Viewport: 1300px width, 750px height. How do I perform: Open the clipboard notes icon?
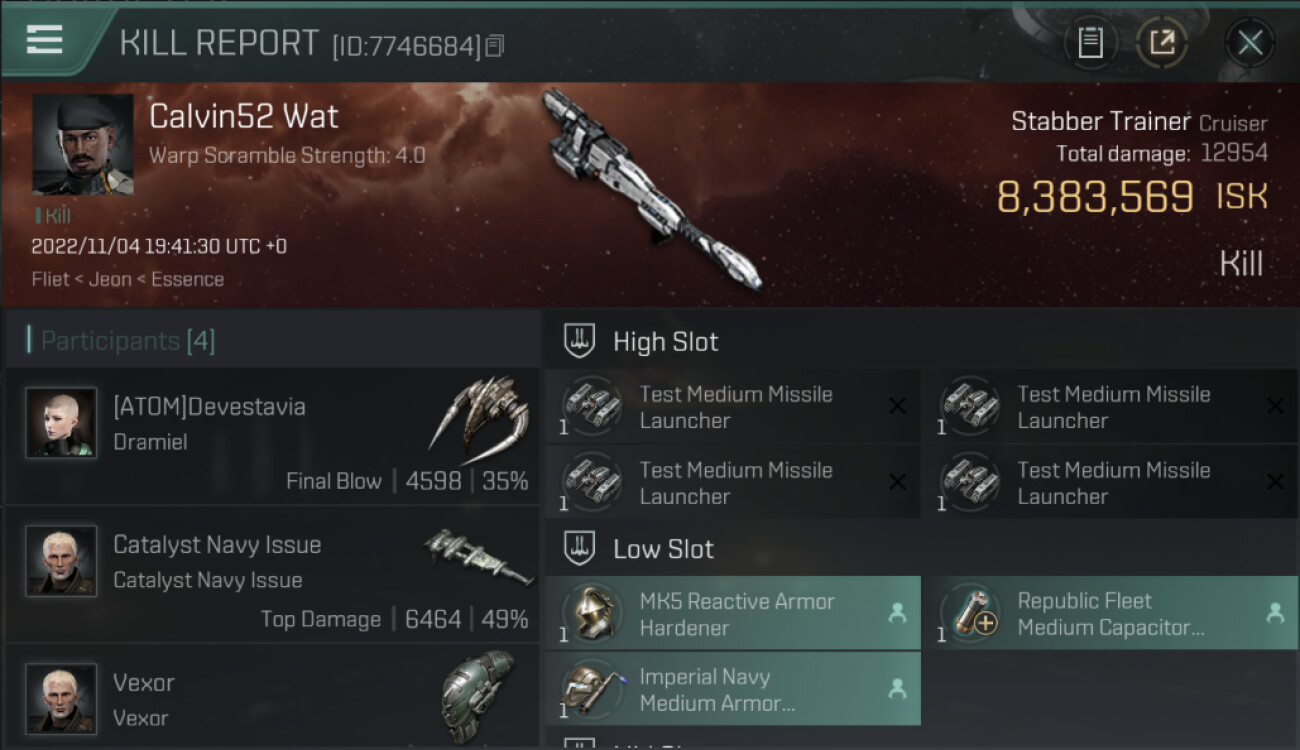coord(1090,43)
